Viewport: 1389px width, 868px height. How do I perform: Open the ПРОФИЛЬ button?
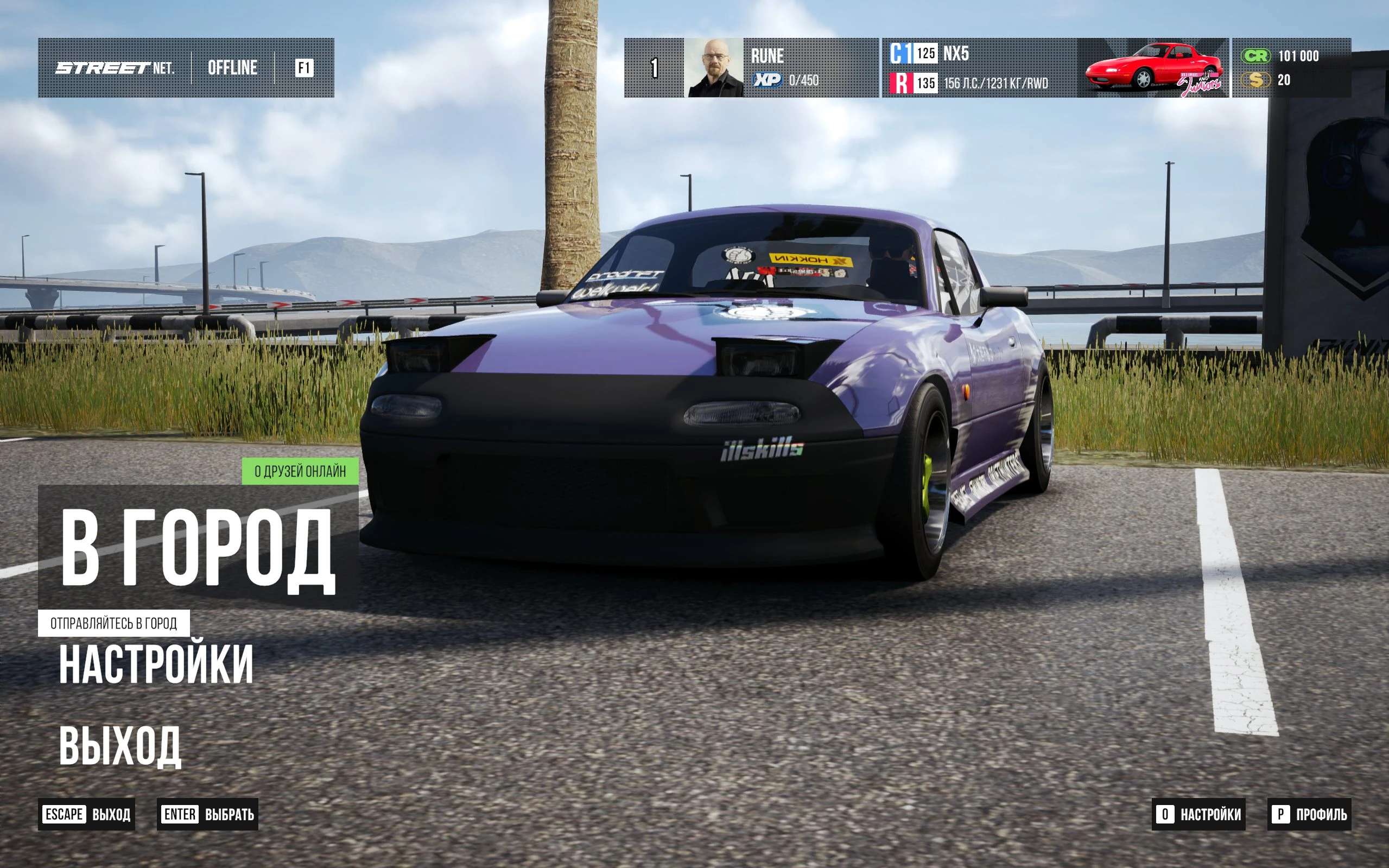(x=1309, y=814)
